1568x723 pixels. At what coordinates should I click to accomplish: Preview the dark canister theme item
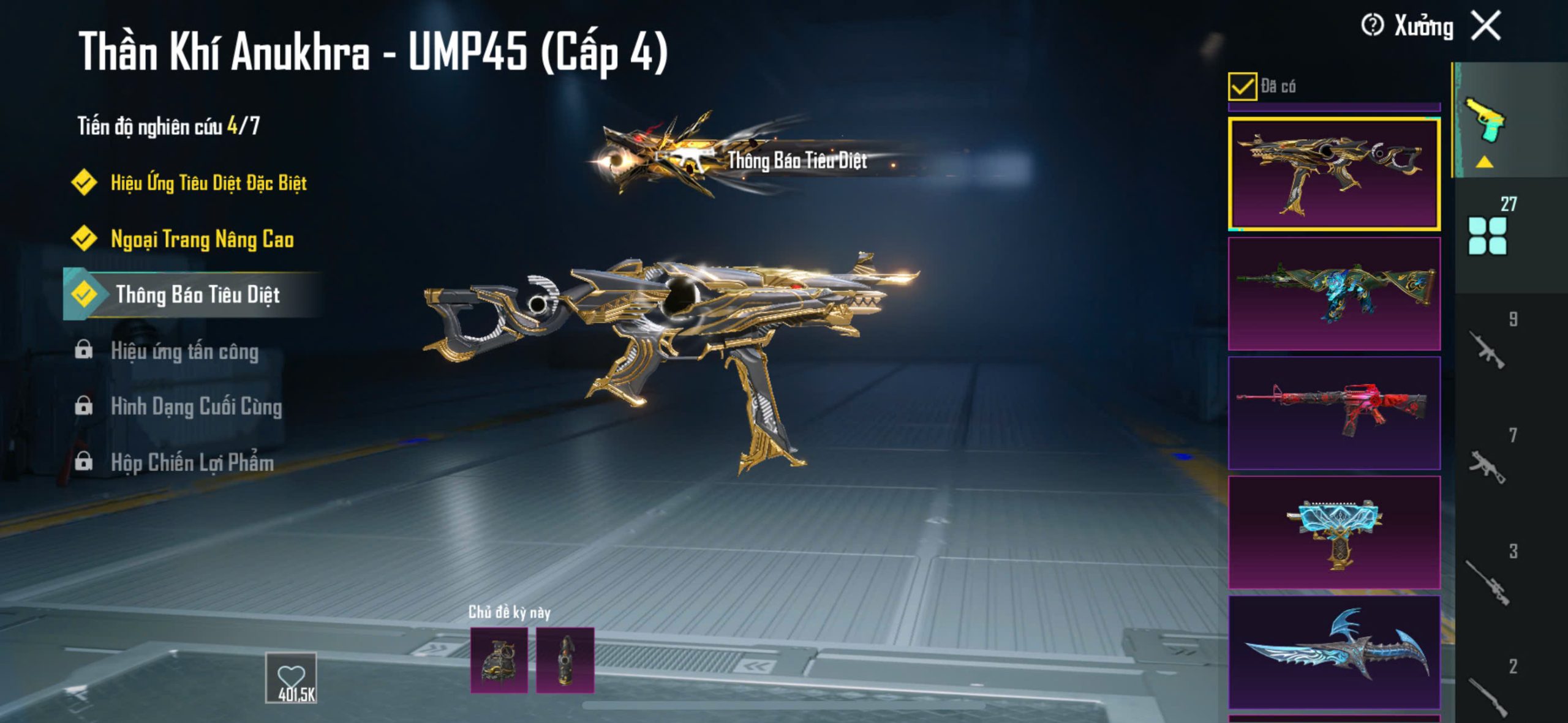pos(565,660)
